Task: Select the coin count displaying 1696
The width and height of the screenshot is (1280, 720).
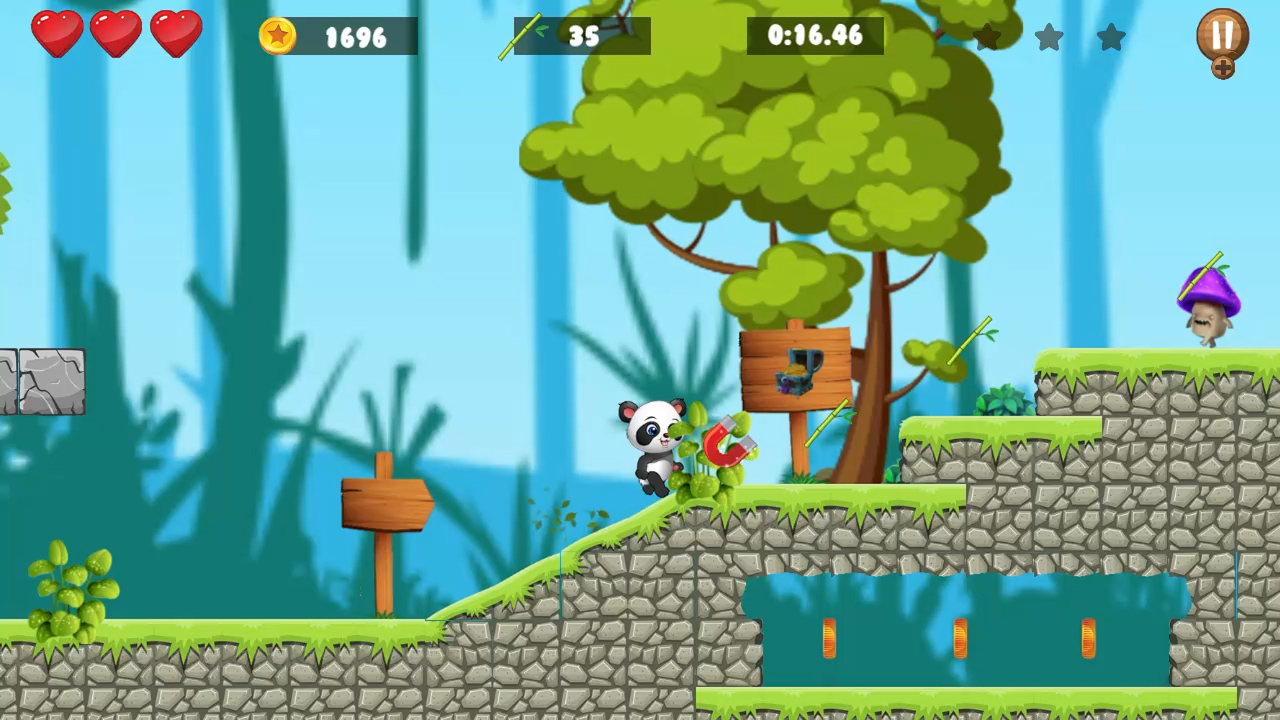Action: [x=355, y=37]
